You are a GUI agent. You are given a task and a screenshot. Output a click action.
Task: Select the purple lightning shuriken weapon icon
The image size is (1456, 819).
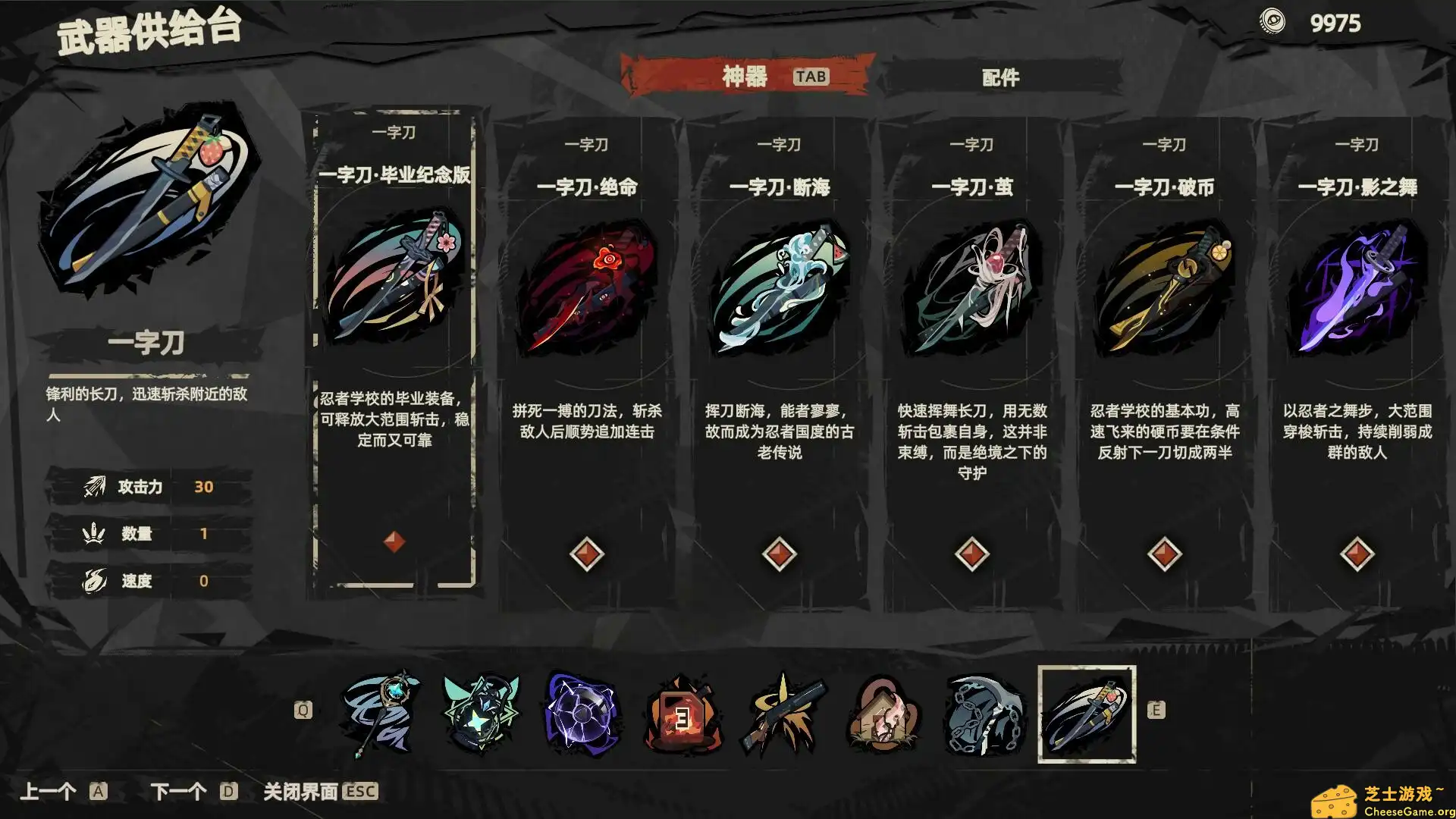[x=582, y=711]
